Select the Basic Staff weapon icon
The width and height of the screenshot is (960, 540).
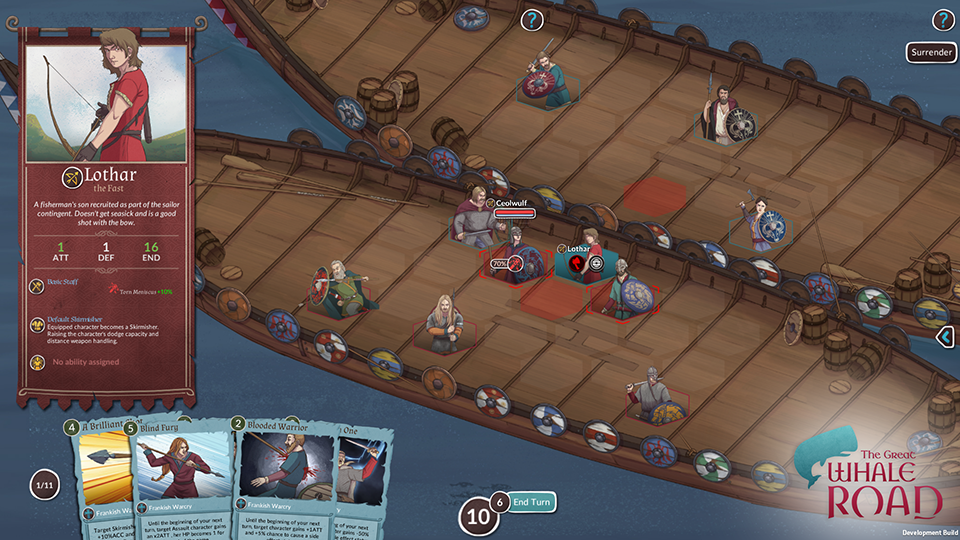(x=35, y=284)
